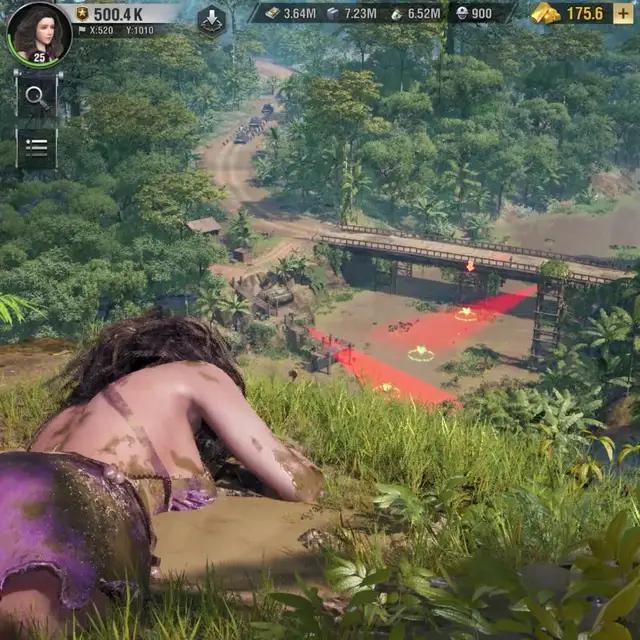Tap the downward arrow badge icon
The width and height of the screenshot is (640, 640).
pos(211,20)
